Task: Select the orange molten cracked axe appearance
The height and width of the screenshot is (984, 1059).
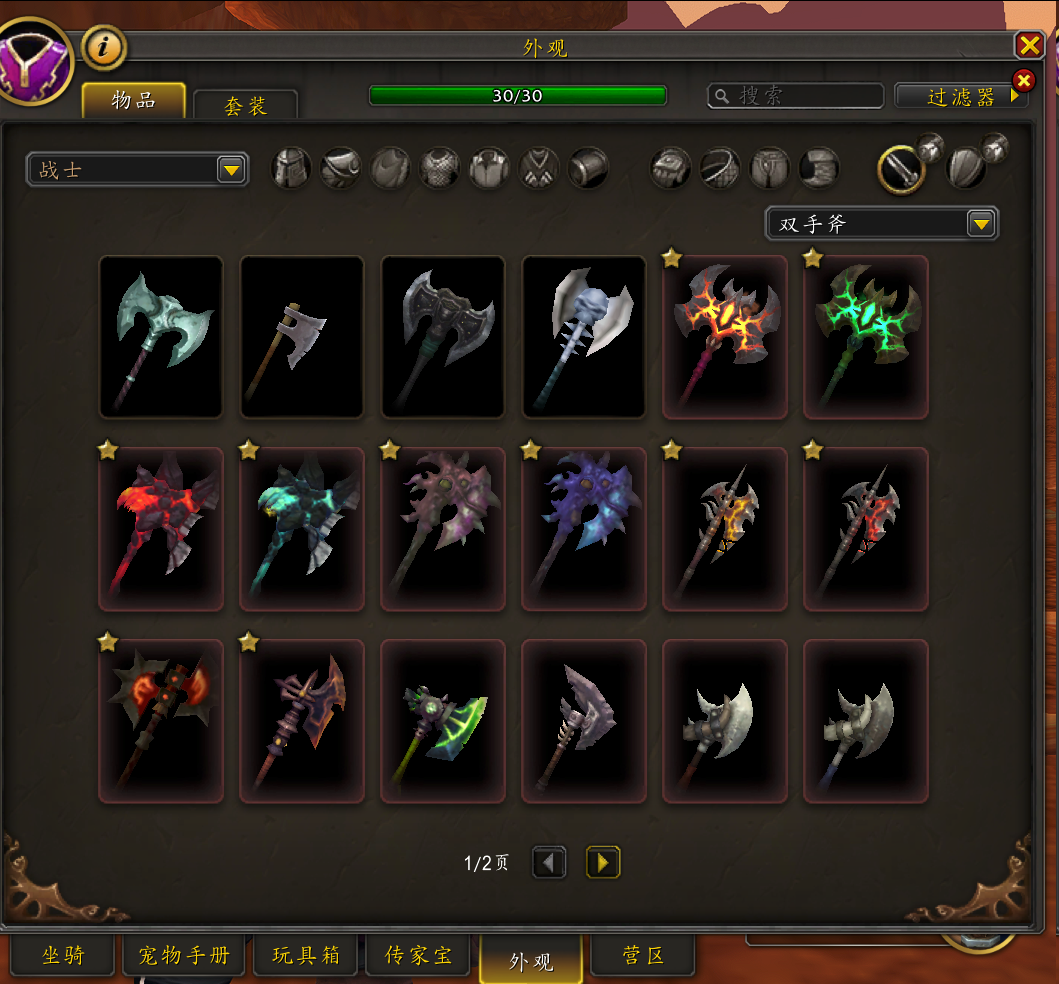Action: (x=725, y=337)
